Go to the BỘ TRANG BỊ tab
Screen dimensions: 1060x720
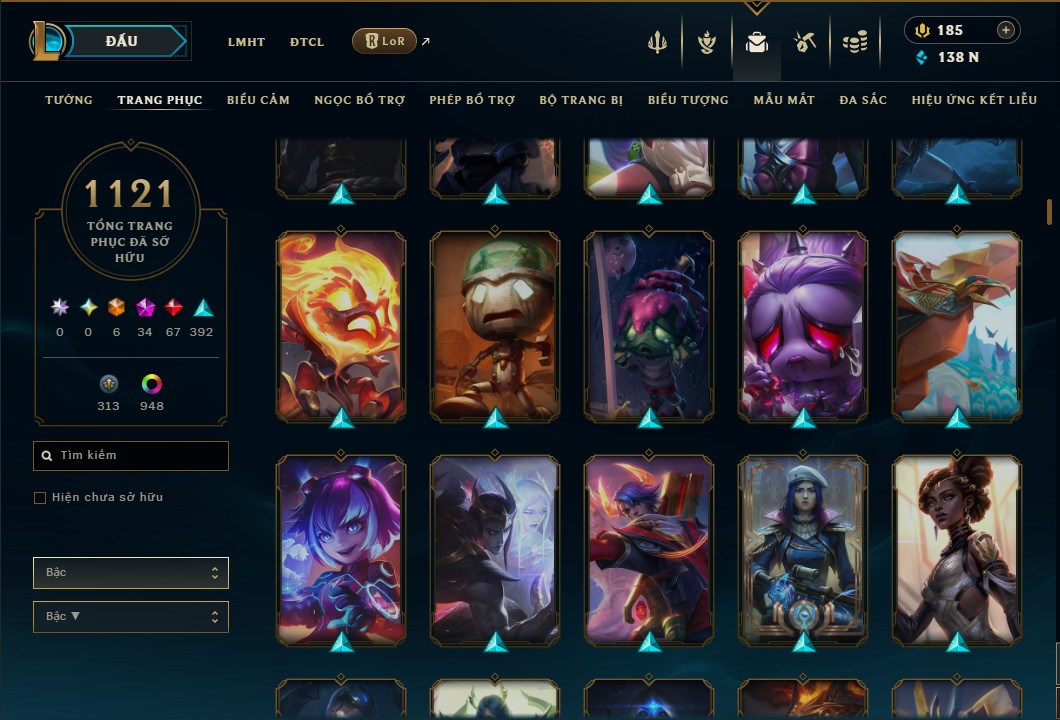point(581,100)
